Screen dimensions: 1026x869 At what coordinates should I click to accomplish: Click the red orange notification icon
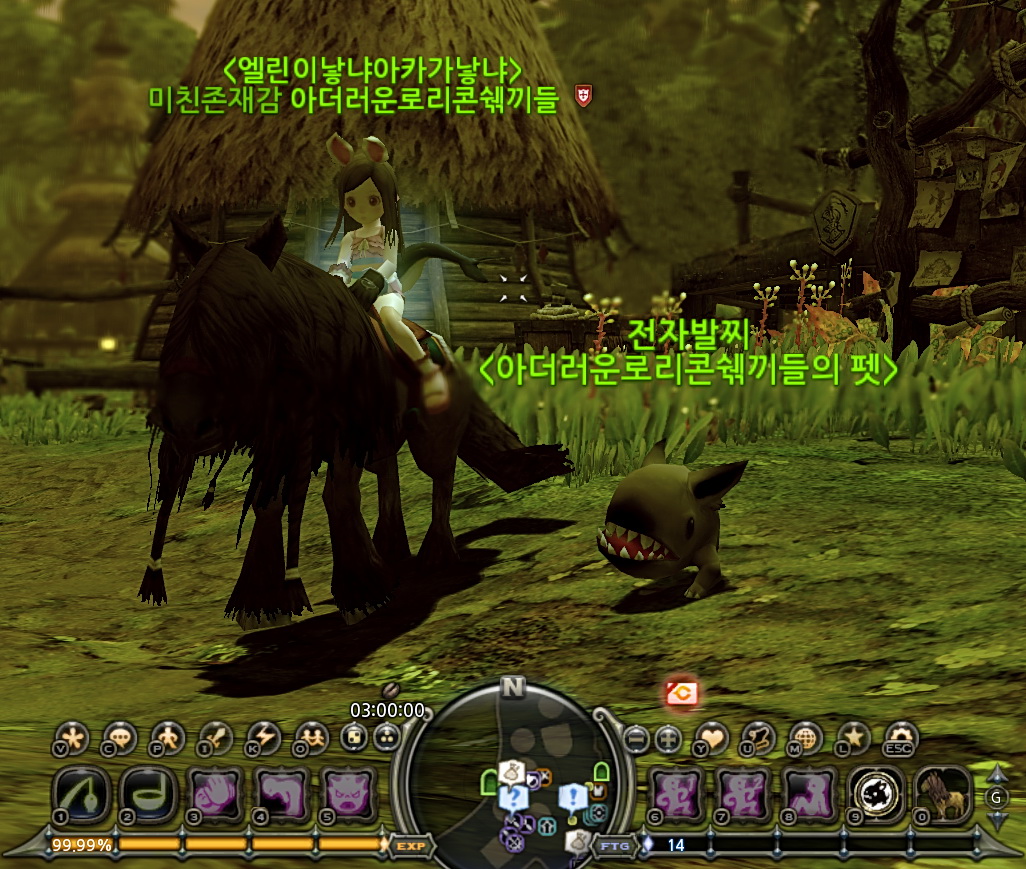(683, 692)
